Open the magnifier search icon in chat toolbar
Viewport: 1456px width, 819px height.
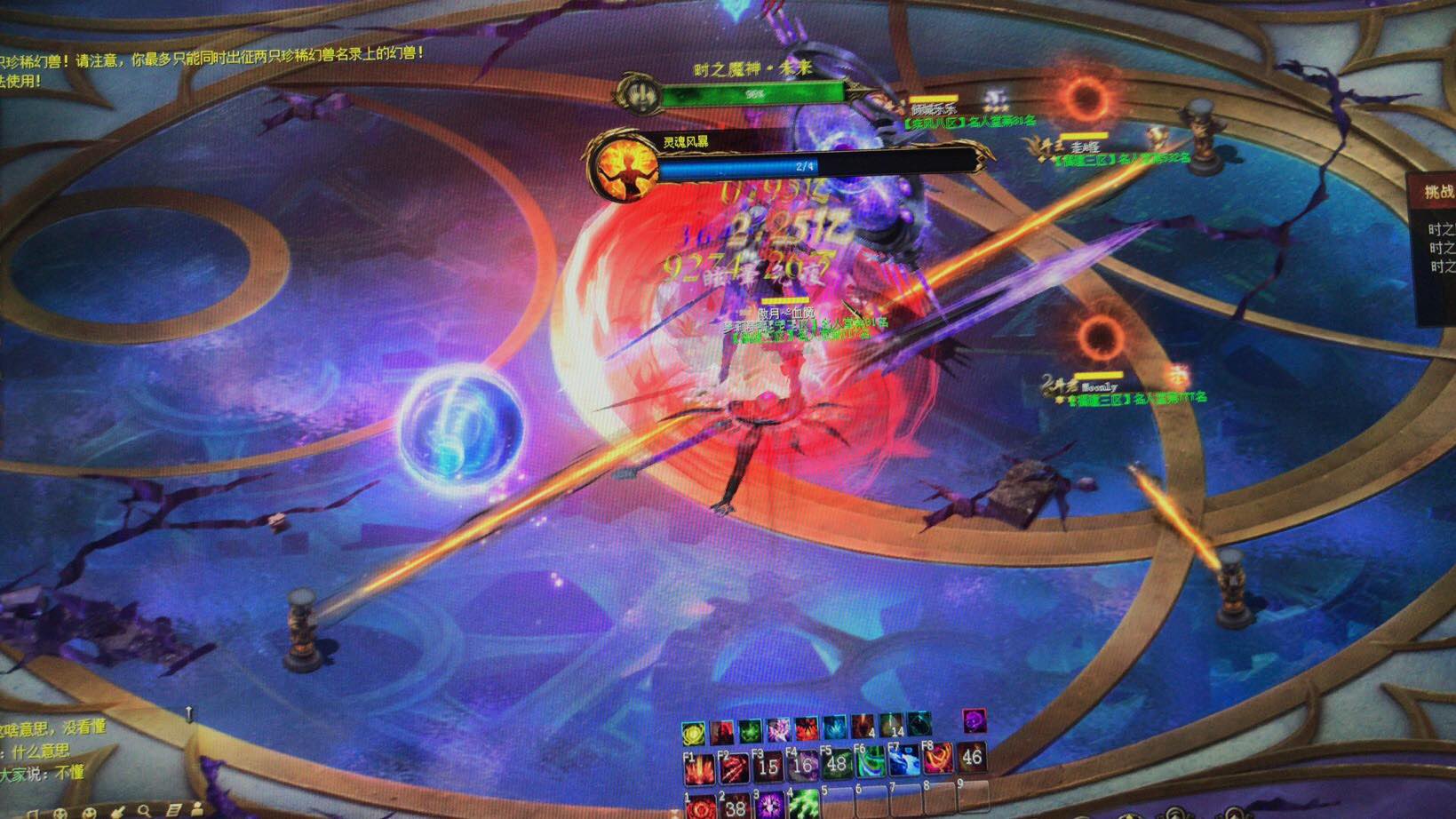pyautogui.click(x=145, y=811)
